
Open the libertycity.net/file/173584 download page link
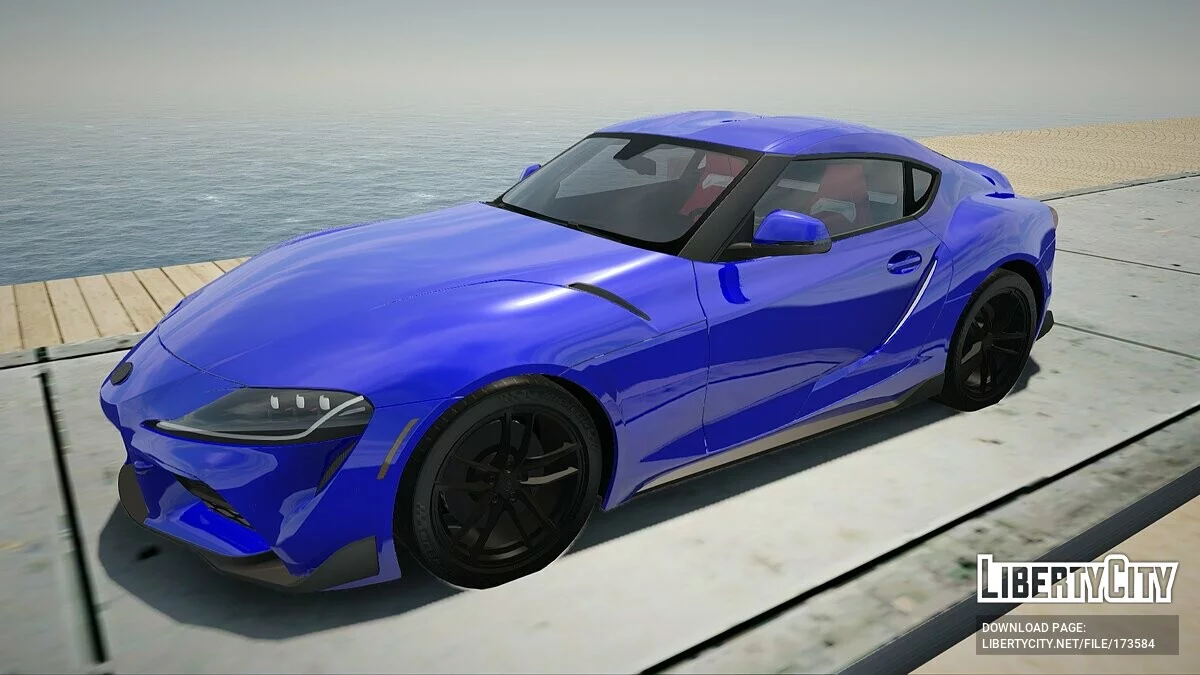click(x=1067, y=643)
